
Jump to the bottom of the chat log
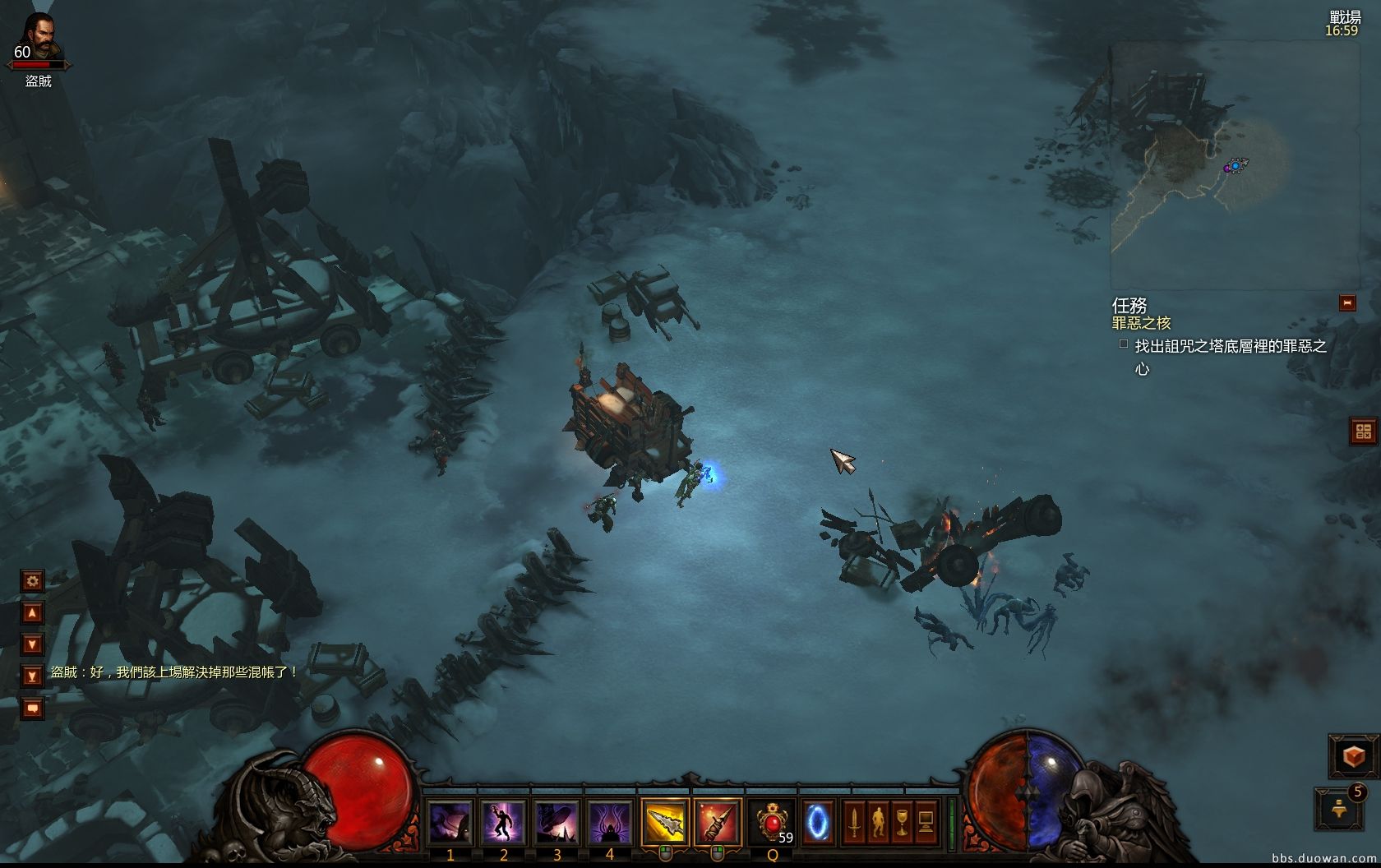pyautogui.click(x=32, y=676)
